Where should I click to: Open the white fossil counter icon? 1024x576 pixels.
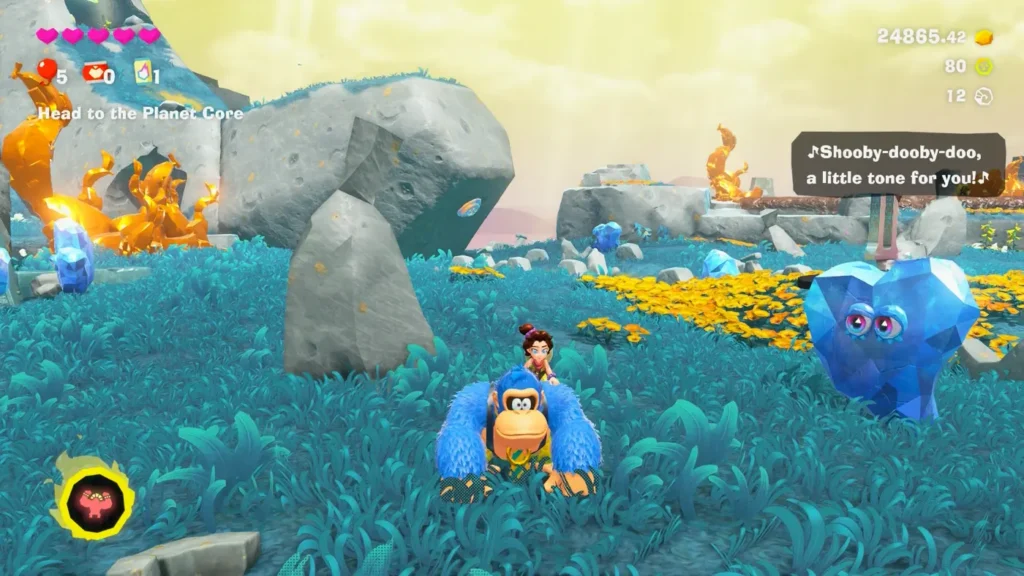[984, 96]
